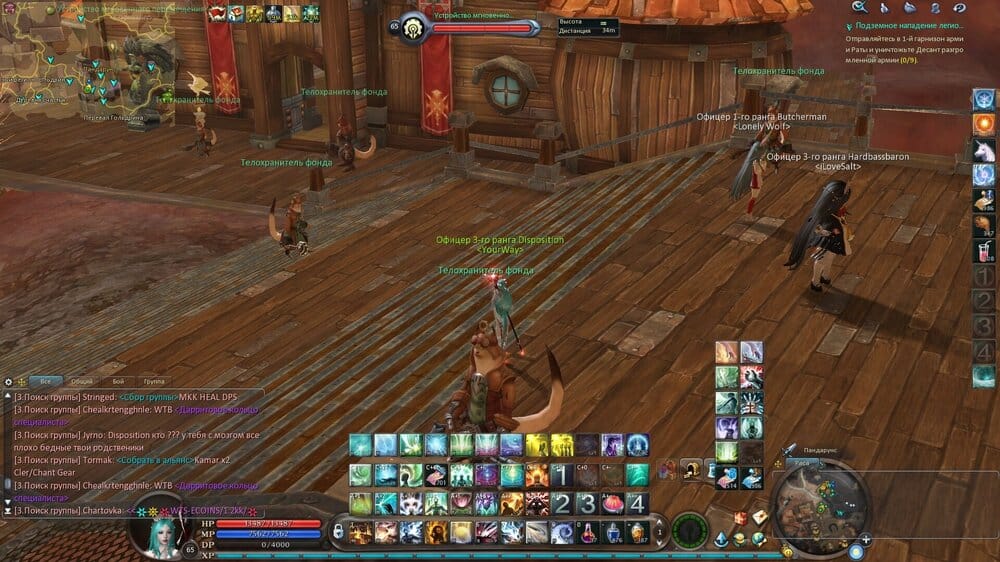Click the hotbar slot showing number 4

637,503
